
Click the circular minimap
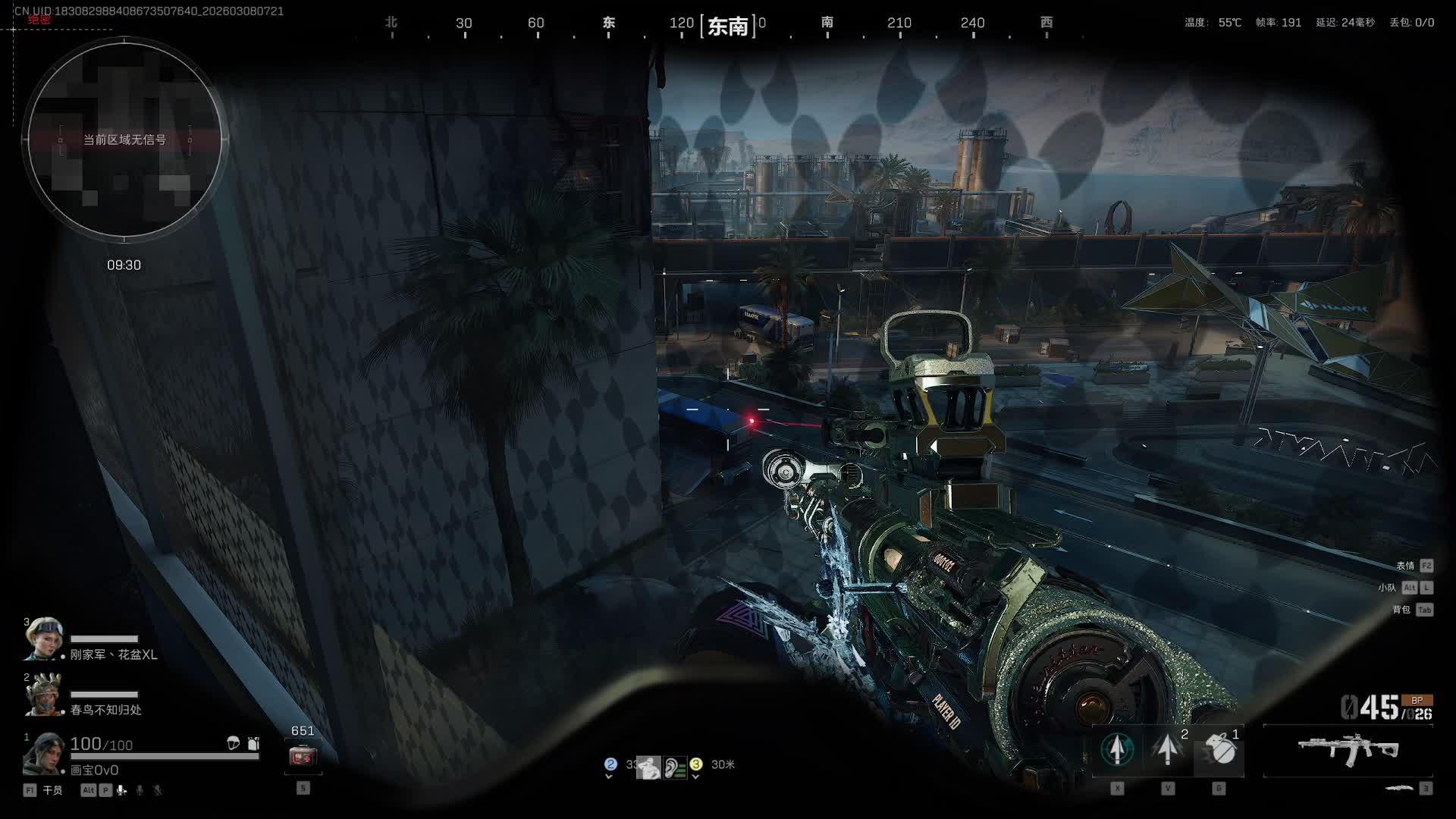pyautogui.click(x=124, y=140)
